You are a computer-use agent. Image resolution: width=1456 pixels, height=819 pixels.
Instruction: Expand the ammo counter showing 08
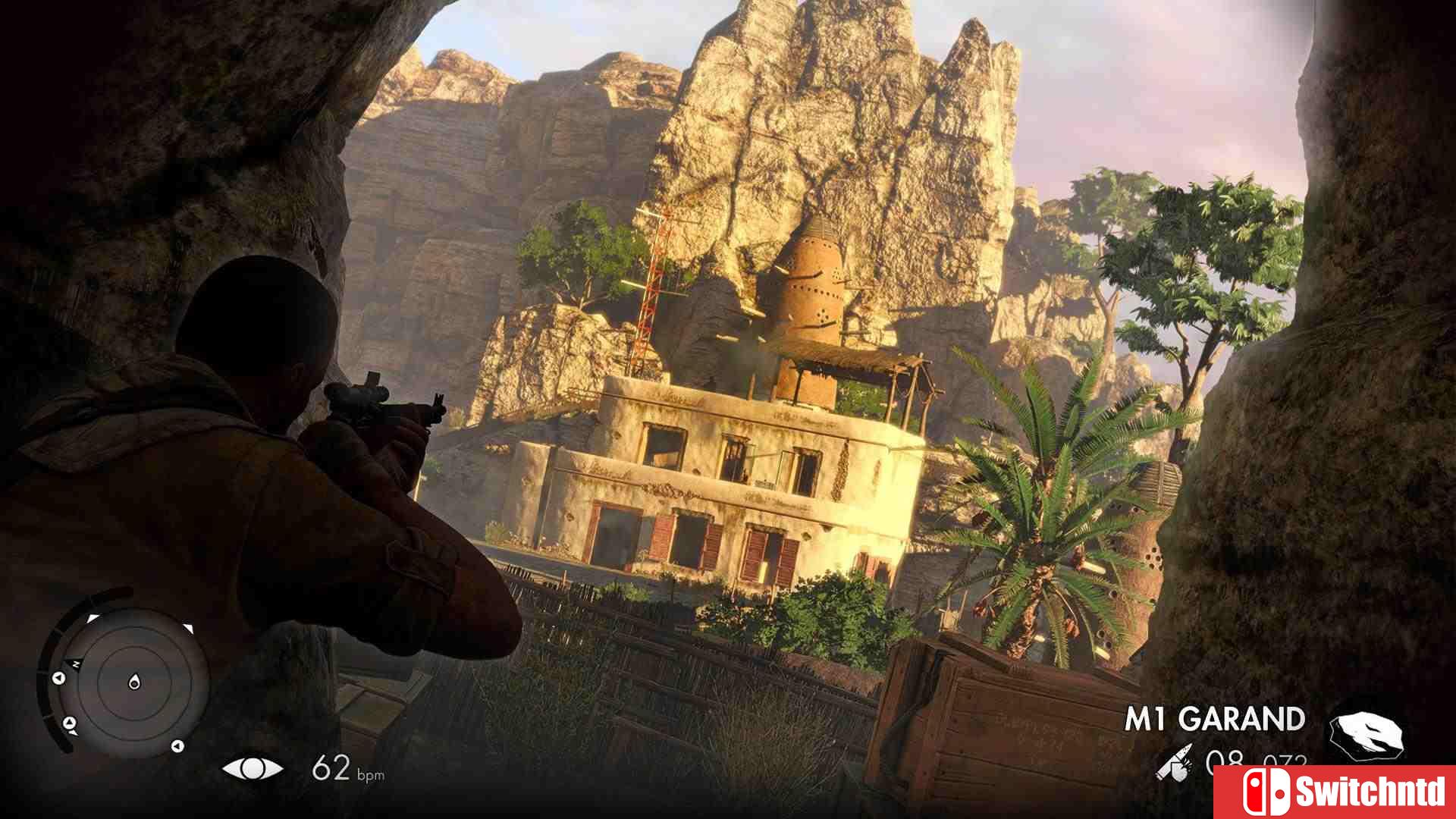1224,758
